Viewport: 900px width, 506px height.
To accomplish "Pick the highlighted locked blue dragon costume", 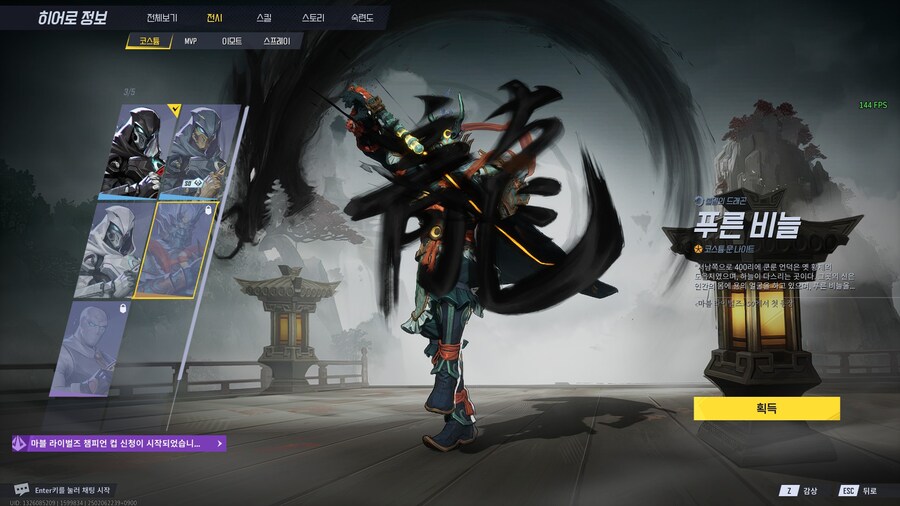I will (x=182, y=250).
